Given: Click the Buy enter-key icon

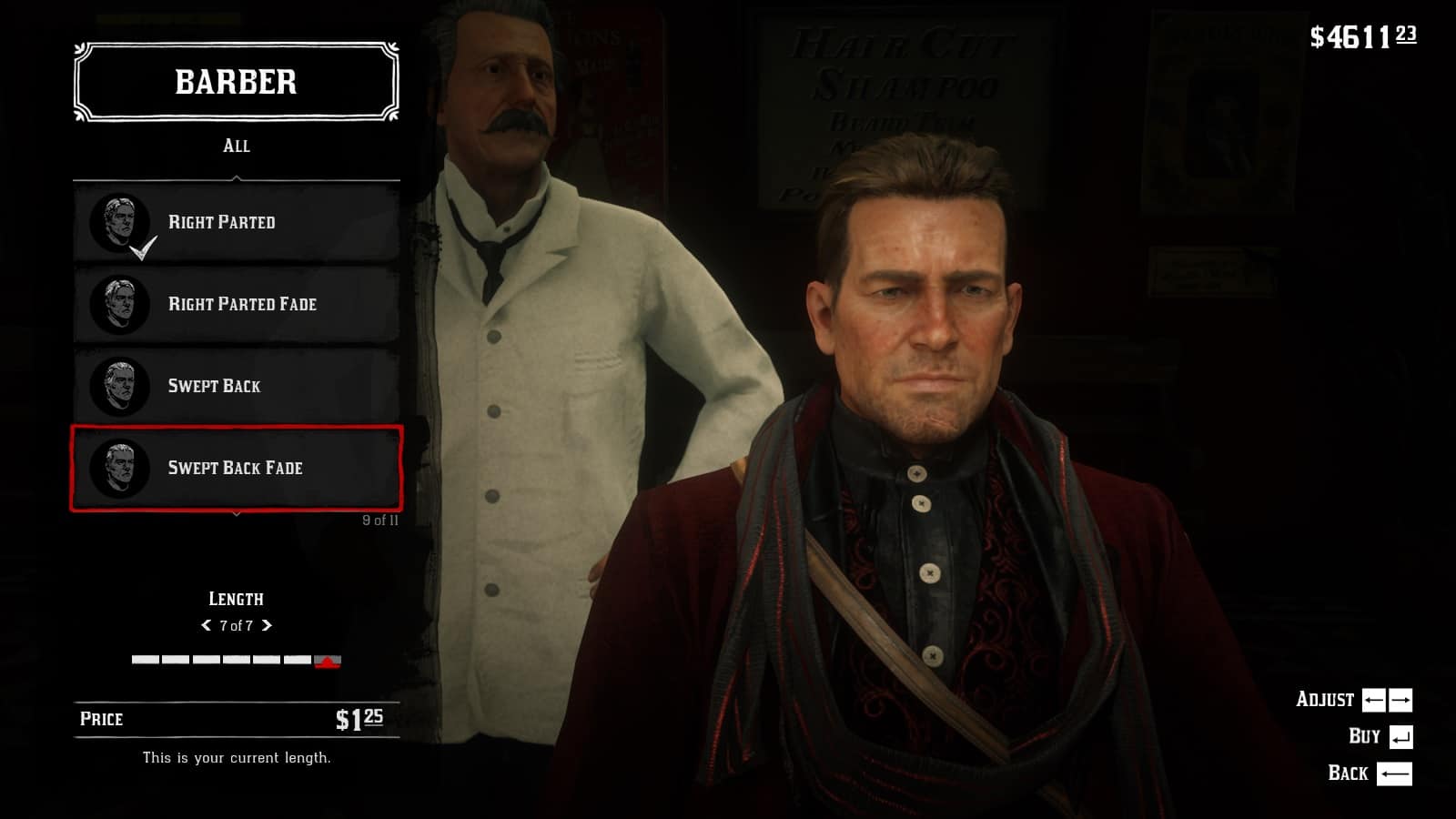Looking at the screenshot, I should (x=1401, y=735).
